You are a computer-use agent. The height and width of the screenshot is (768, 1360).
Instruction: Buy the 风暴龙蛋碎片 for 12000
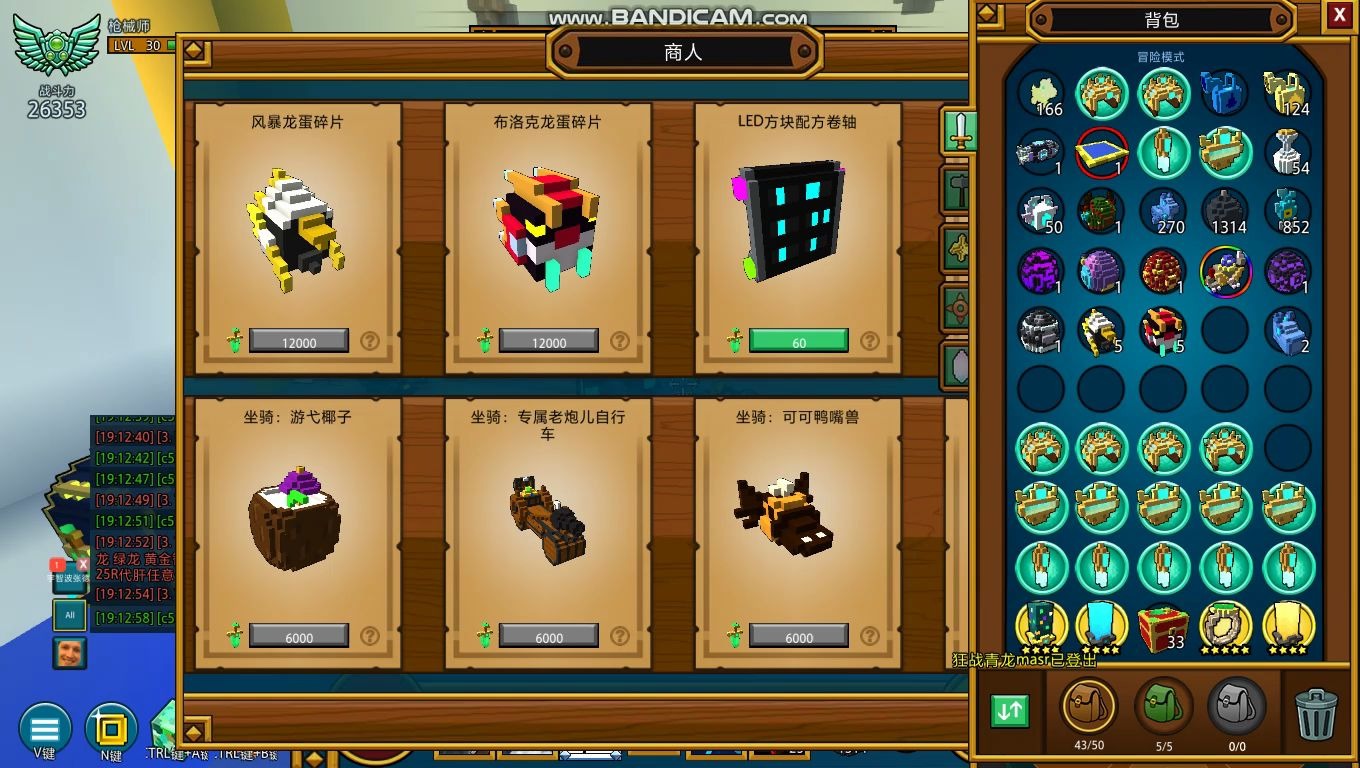click(x=298, y=342)
